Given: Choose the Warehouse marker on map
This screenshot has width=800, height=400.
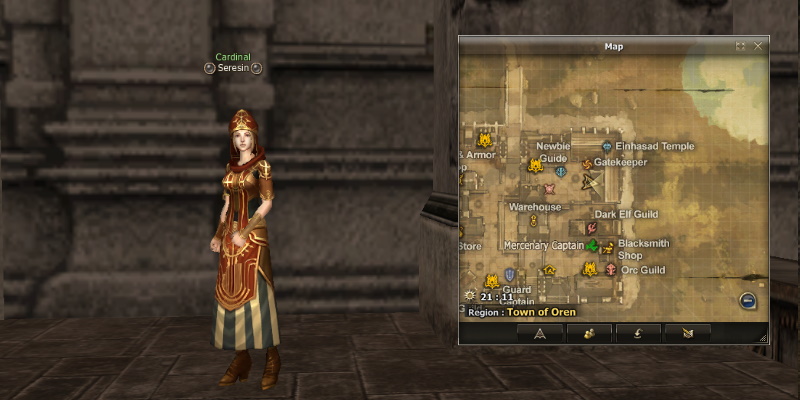Looking at the screenshot, I should pos(533,219).
